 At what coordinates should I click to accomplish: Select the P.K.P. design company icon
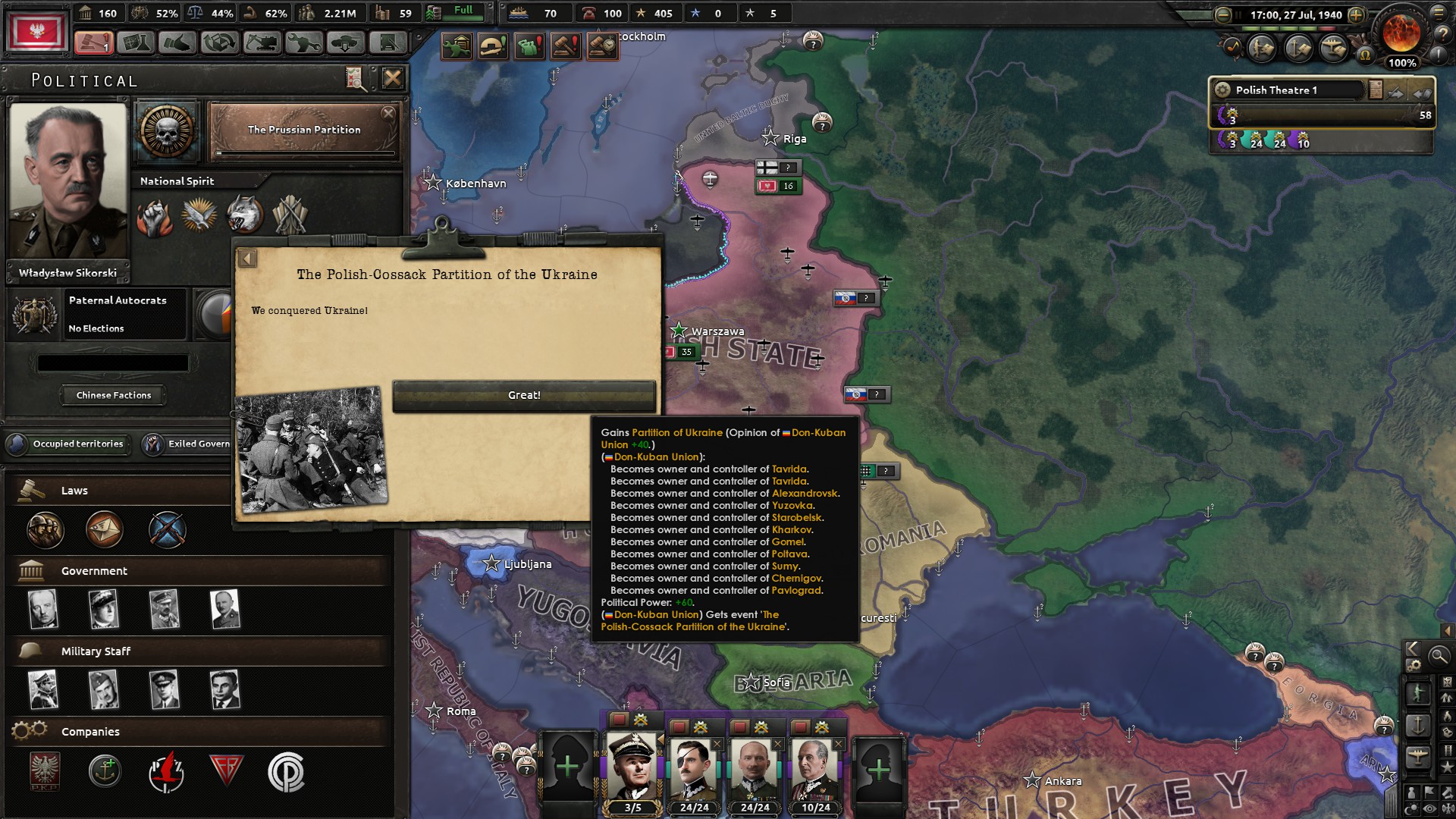pyautogui.click(x=44, y=770)
